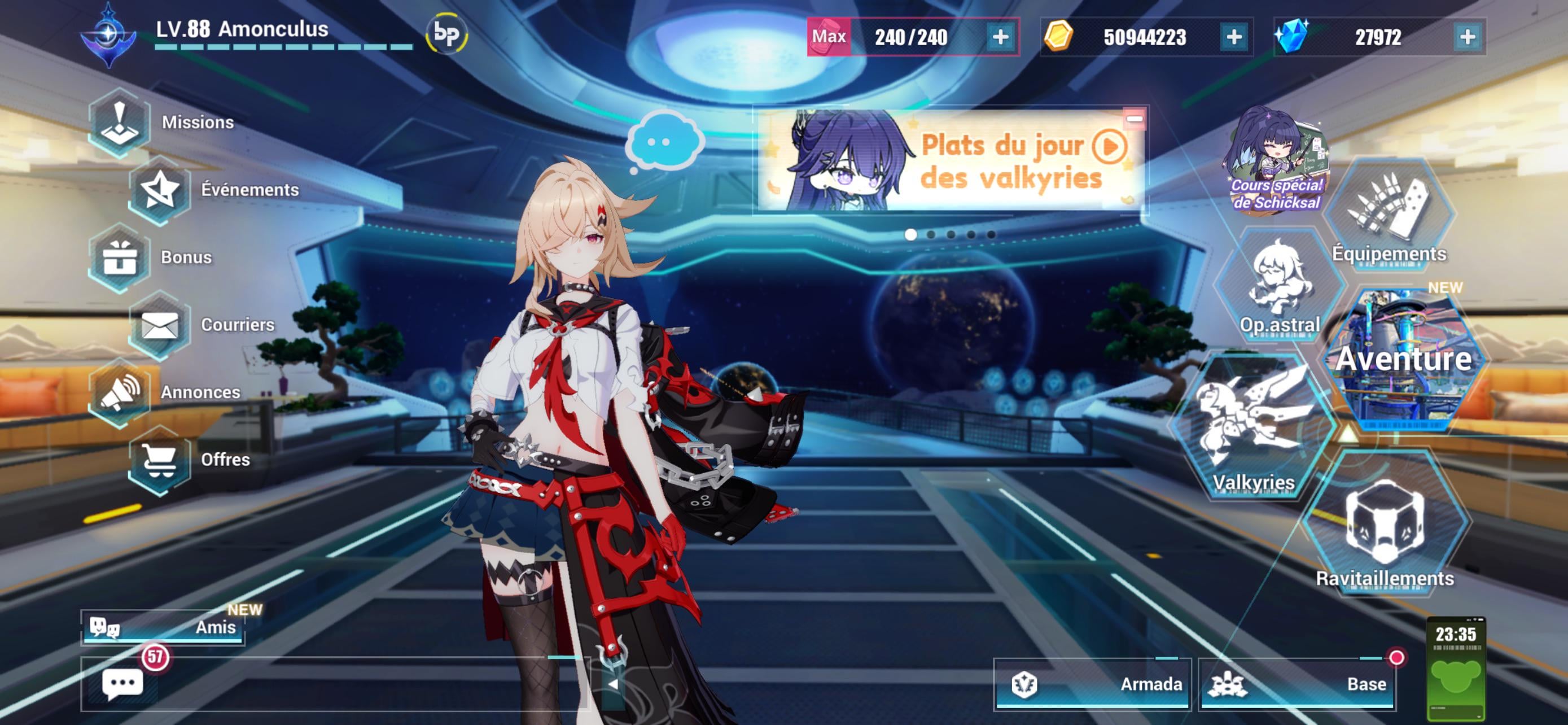Tap the BP battle pass icon
The image size is (1568, 725).
pos(446,34)
